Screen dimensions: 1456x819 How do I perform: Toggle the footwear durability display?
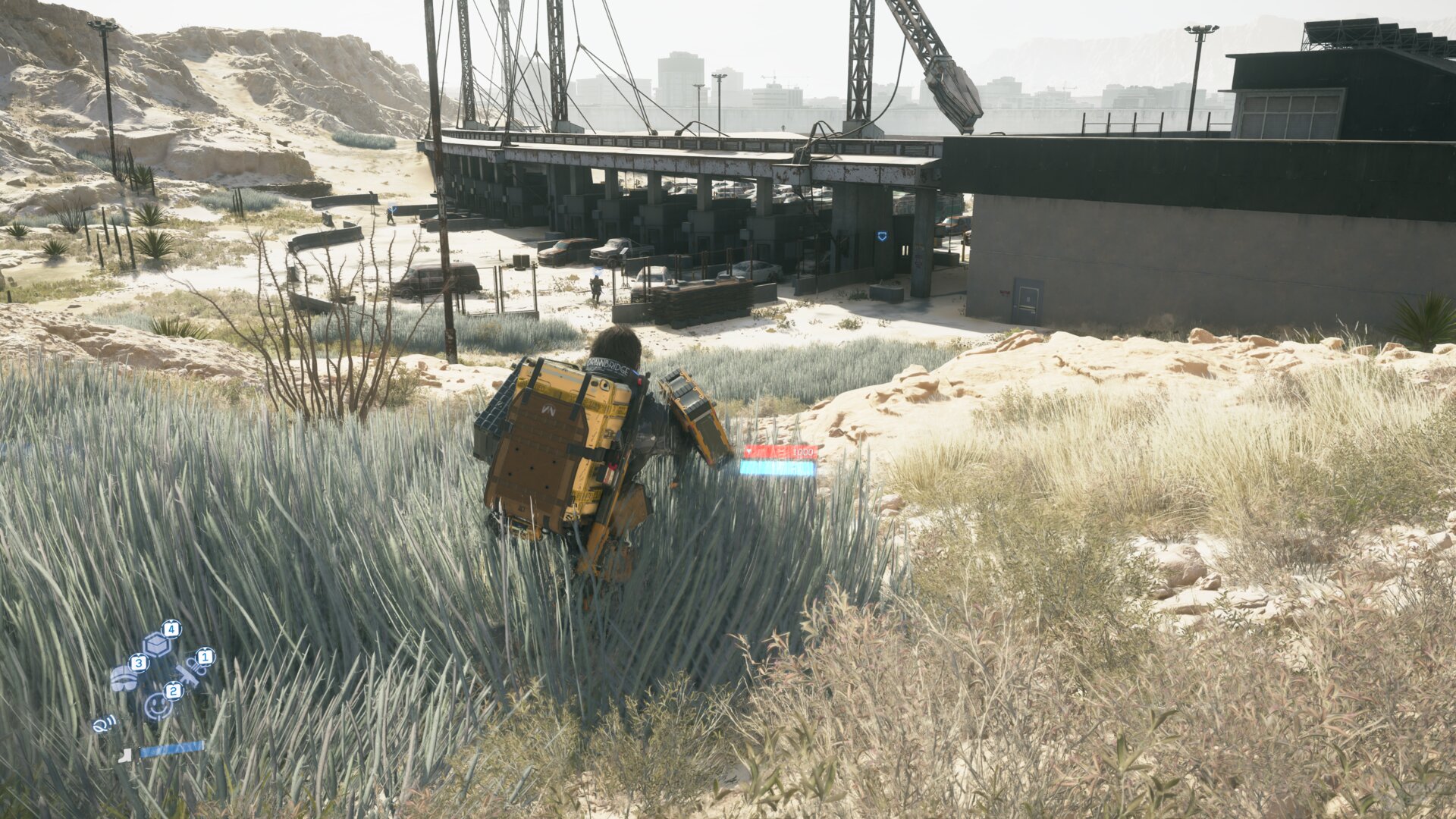click(172, 750)
